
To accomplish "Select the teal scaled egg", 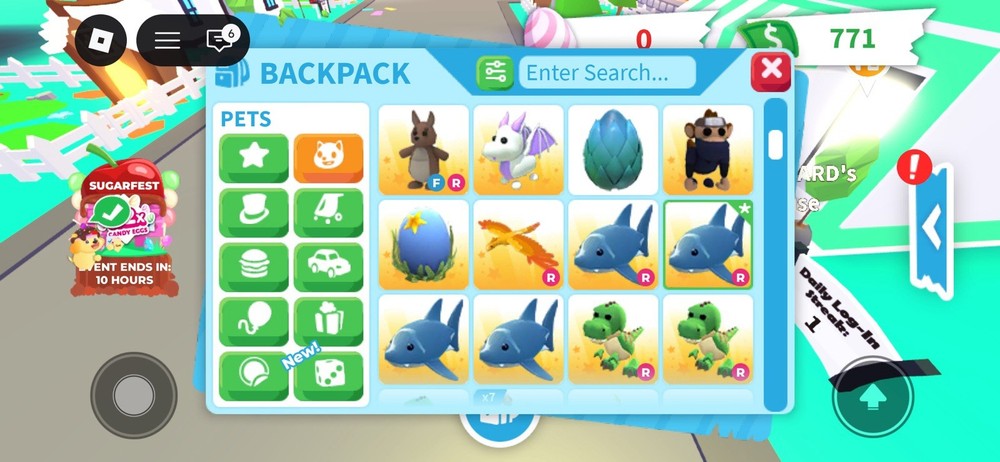I will (613, 150).
